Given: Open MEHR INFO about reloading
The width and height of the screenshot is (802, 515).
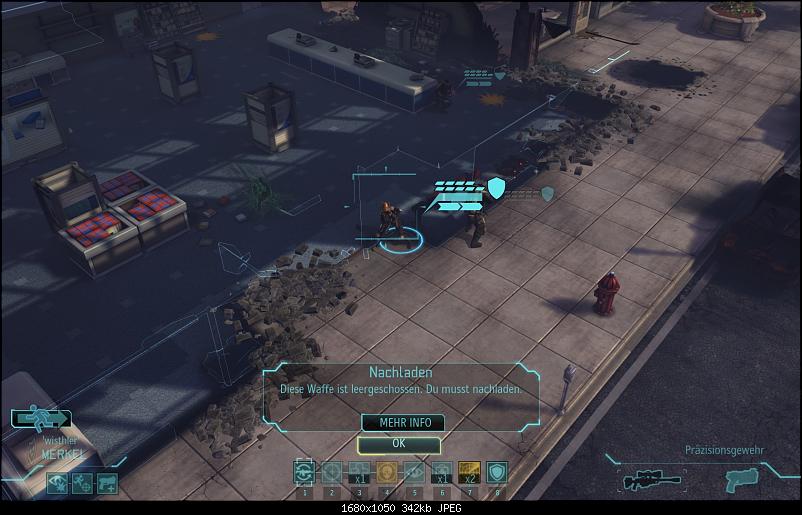Looking at the screenshot, I should coord(398,423).
